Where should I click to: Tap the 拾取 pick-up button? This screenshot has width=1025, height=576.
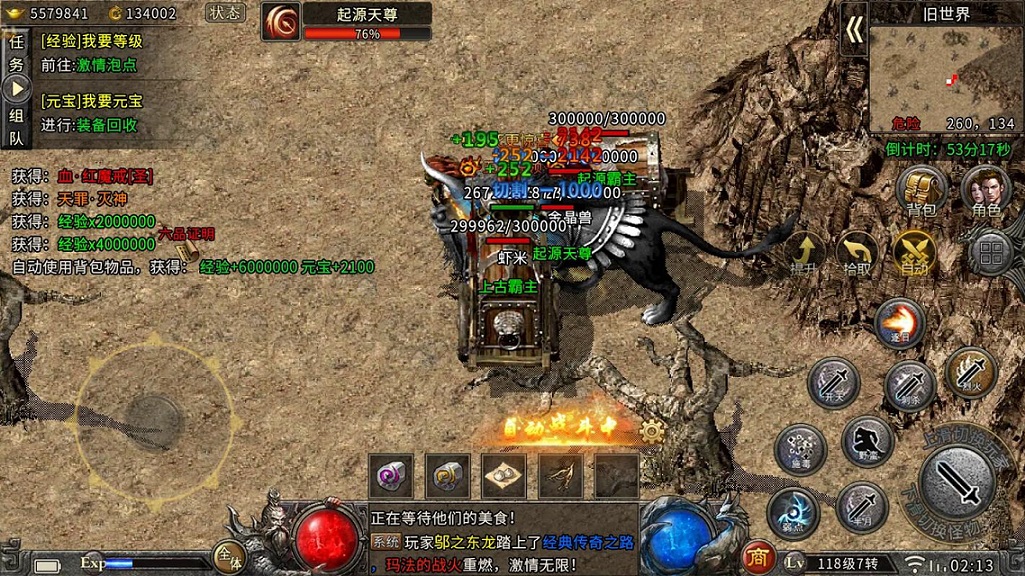point(857,253)
